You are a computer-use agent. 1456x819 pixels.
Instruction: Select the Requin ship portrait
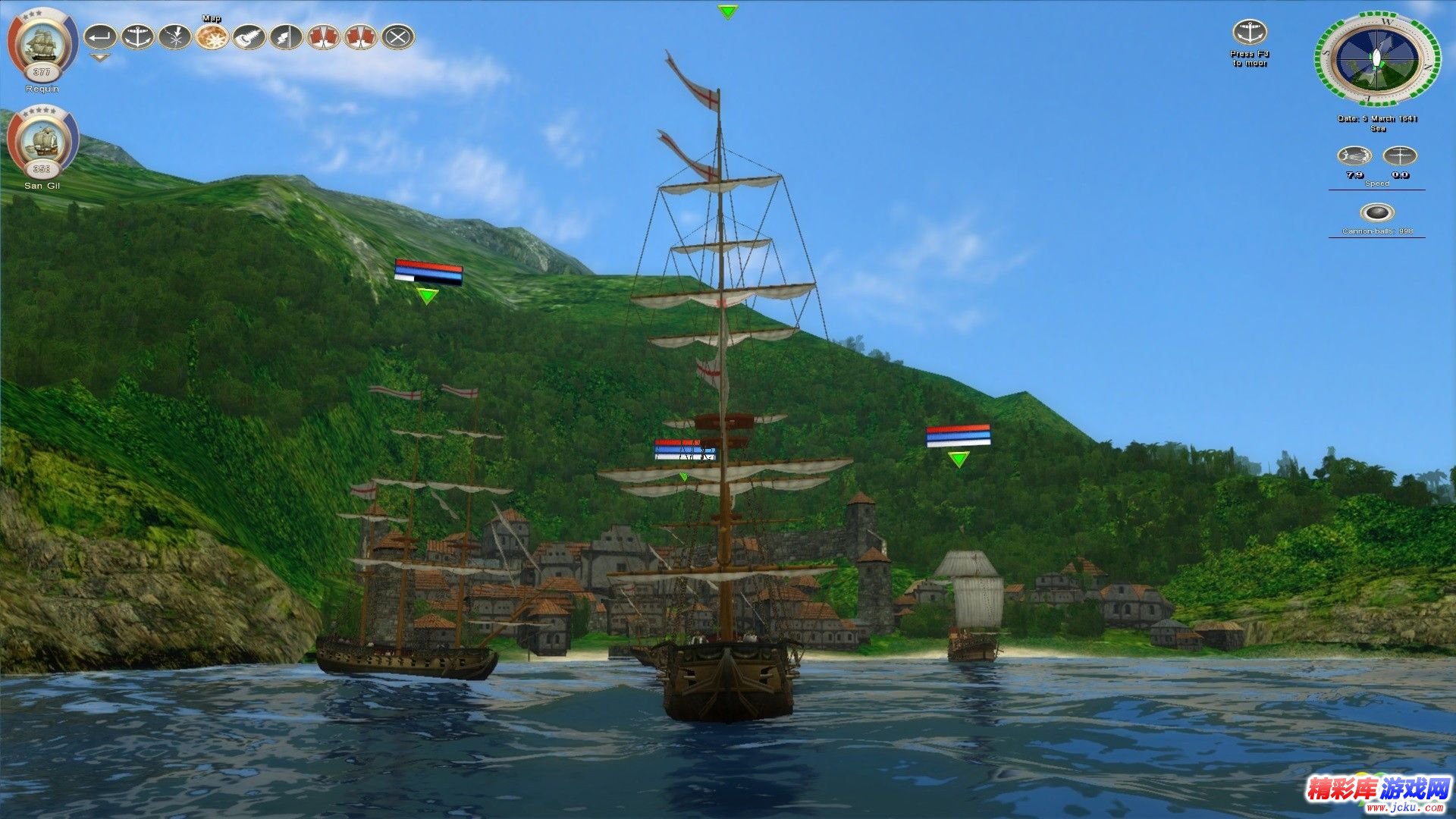pyautogui.click(x=42, y=44)
